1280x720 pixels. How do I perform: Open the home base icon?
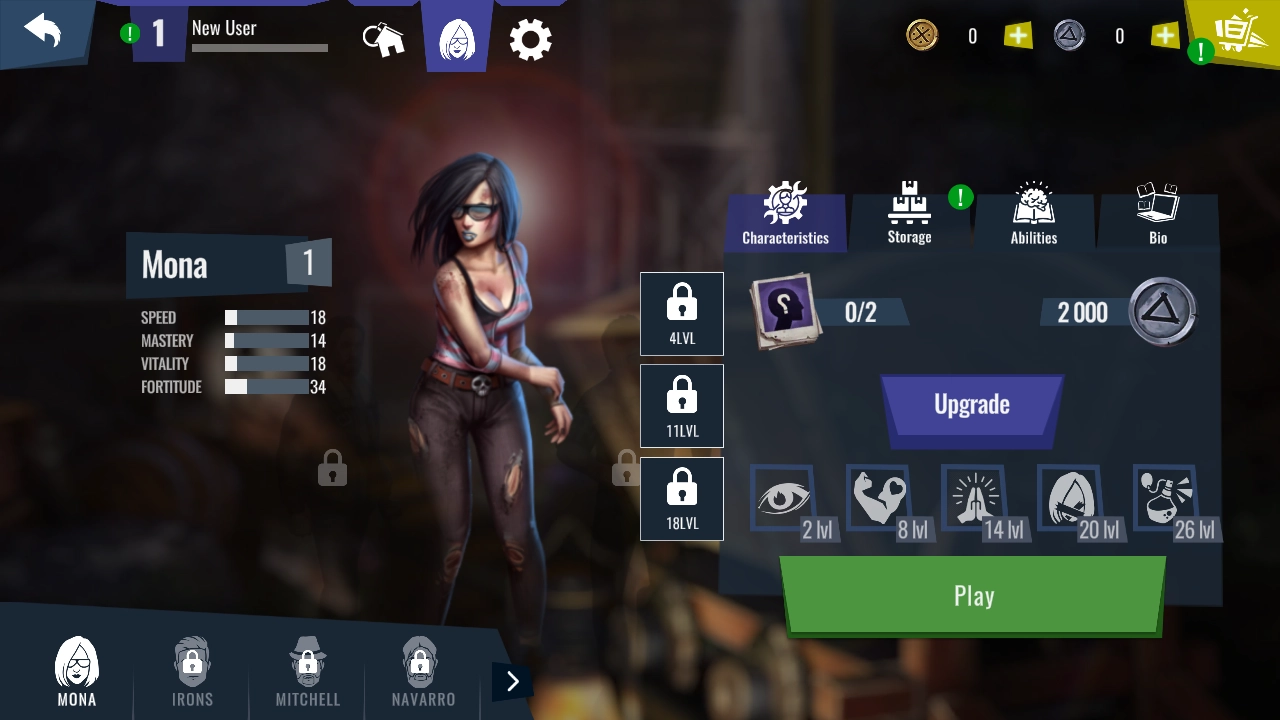tap(383, 39)
